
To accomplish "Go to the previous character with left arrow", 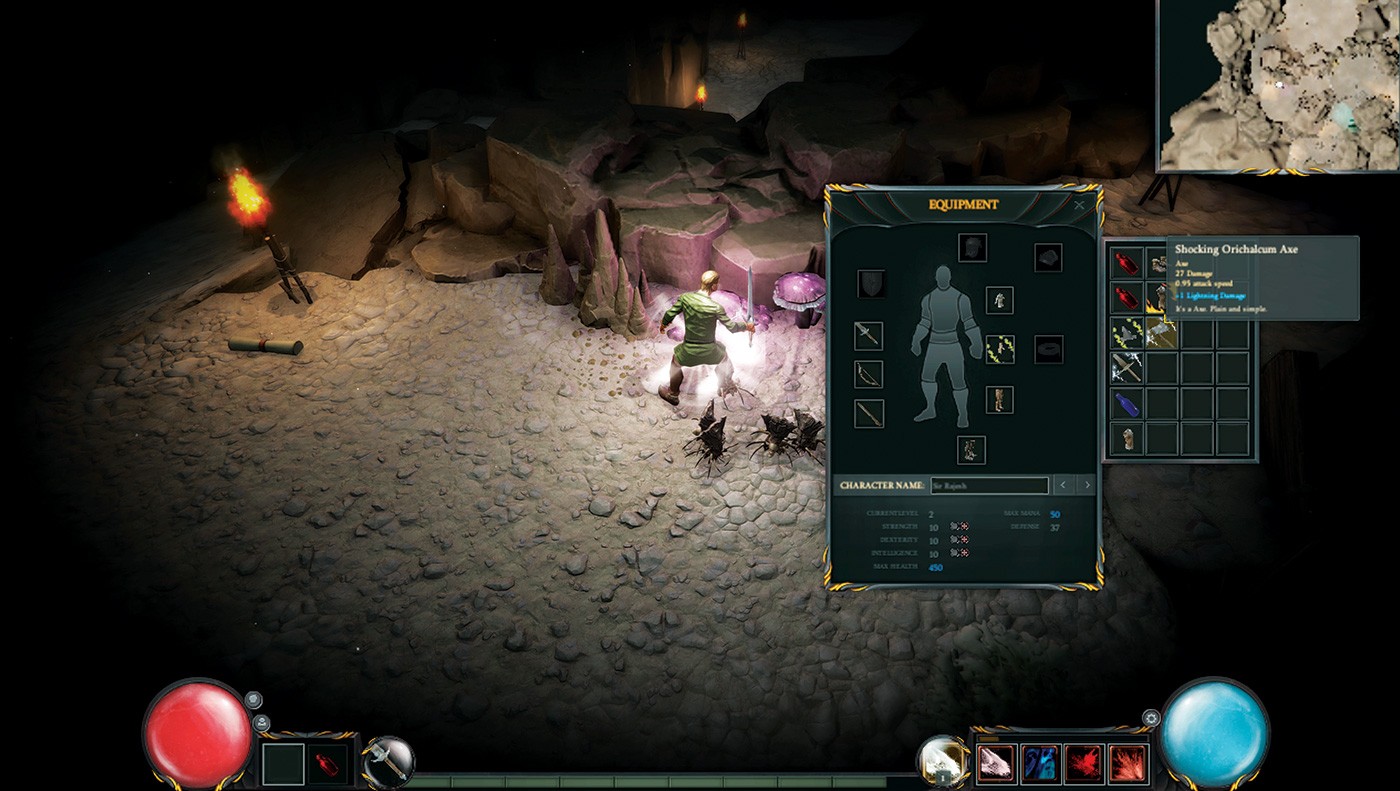I will coord(1063,485).
